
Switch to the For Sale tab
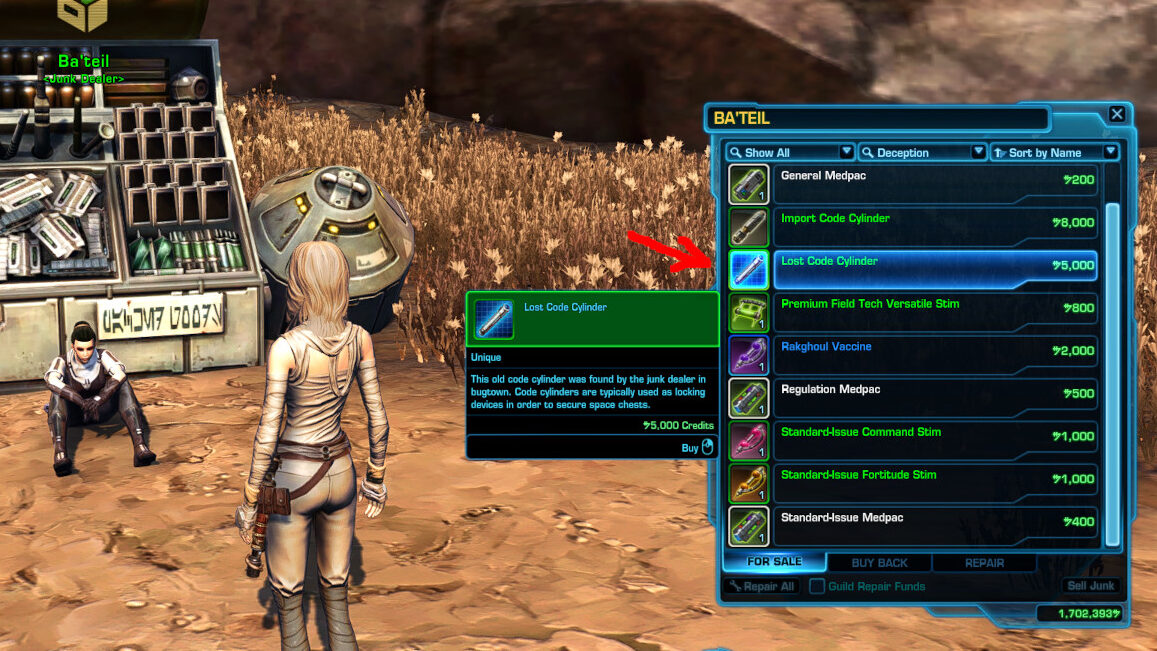[x=774, y=562]
